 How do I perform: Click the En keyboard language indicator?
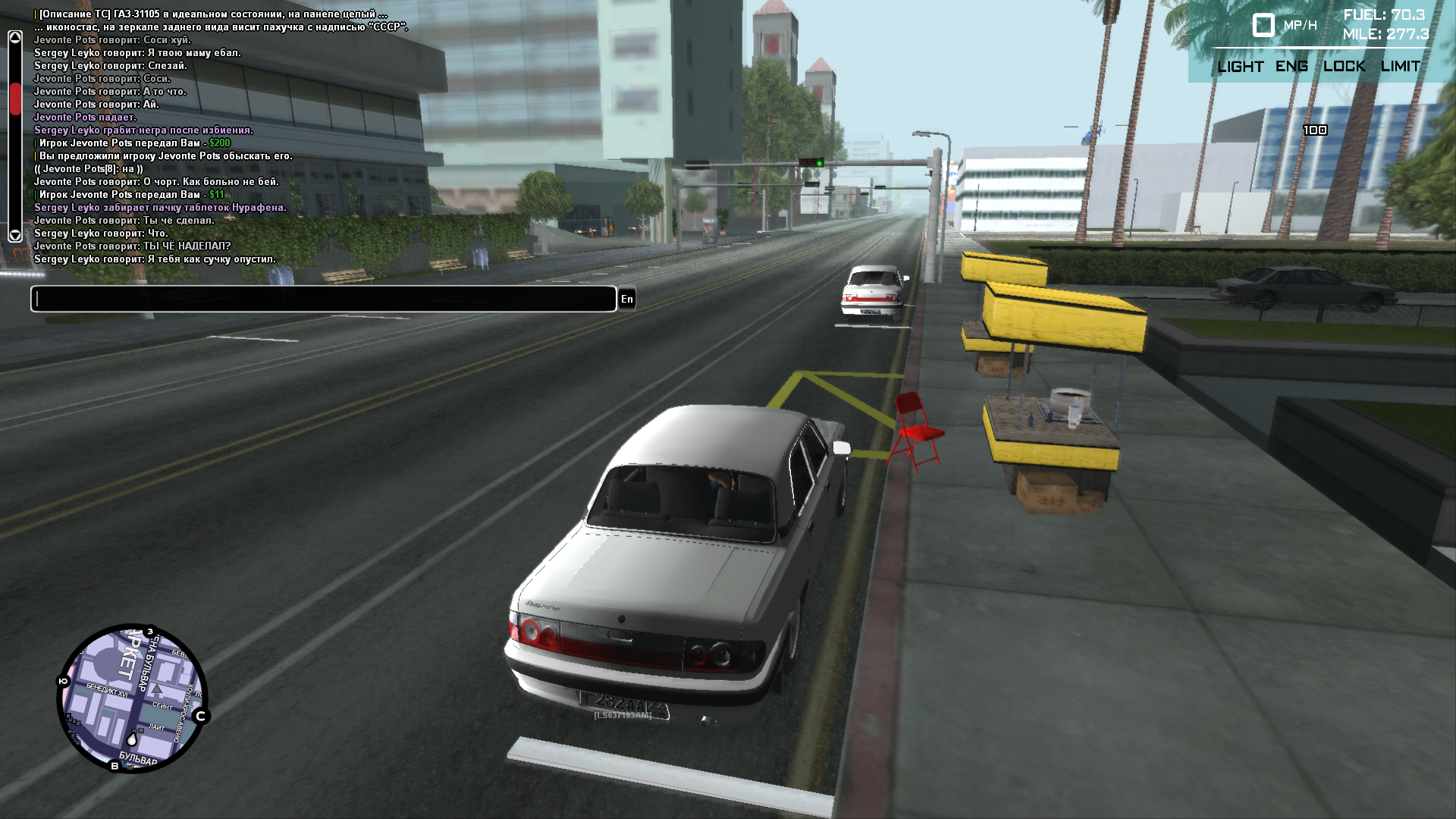627,299
